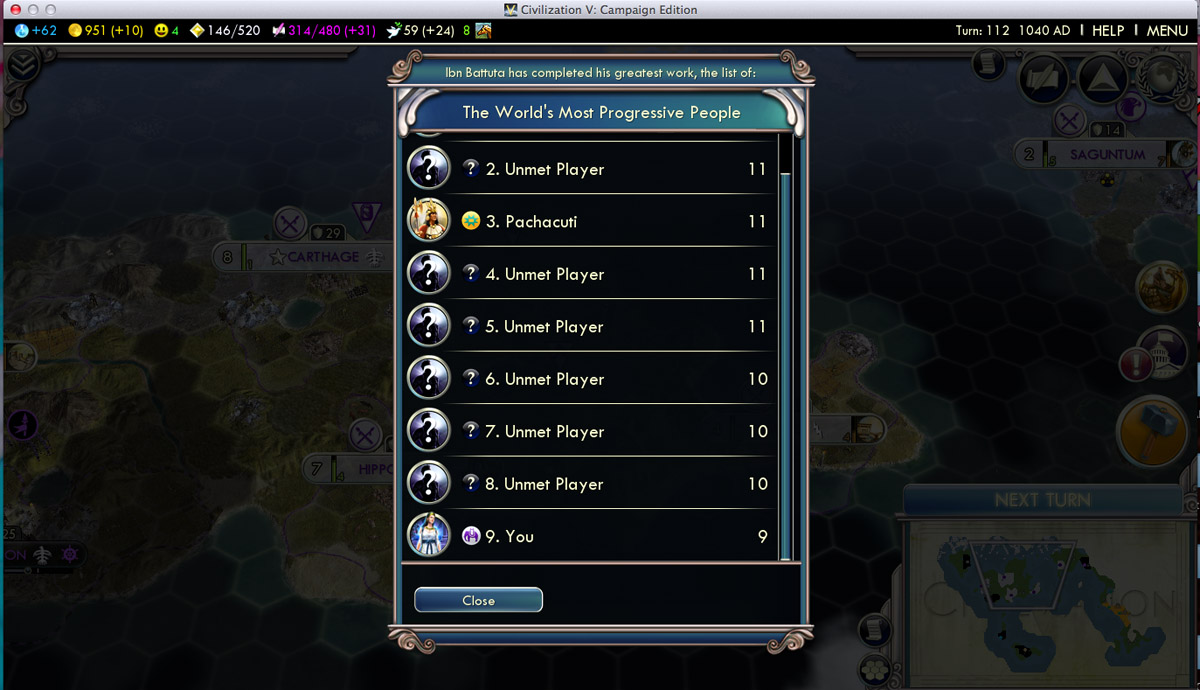Open the Saguntum city banner
Screen dimensions: 1200x690
coord(1107,155)
